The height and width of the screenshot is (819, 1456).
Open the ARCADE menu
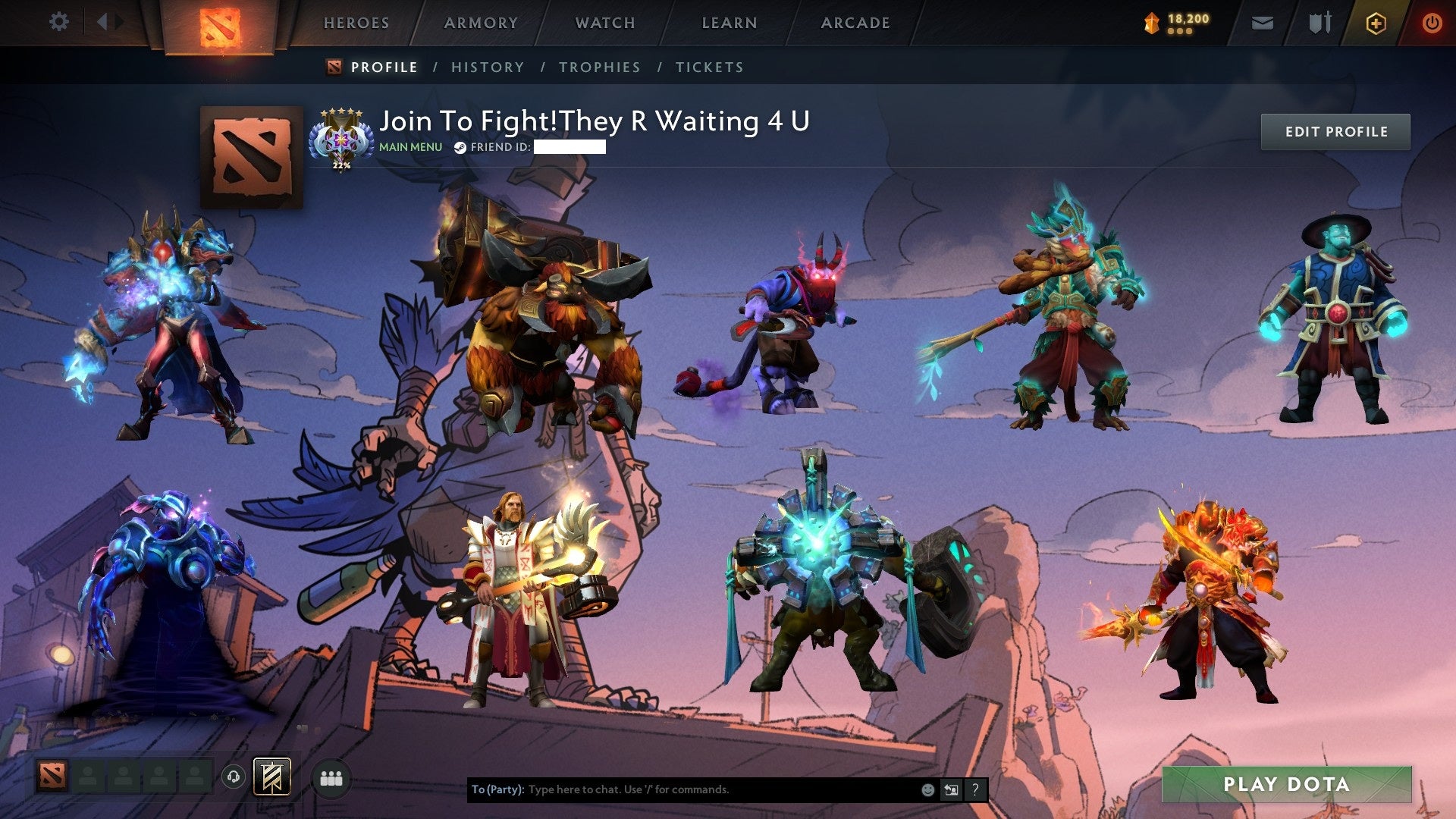coord(855,23)
